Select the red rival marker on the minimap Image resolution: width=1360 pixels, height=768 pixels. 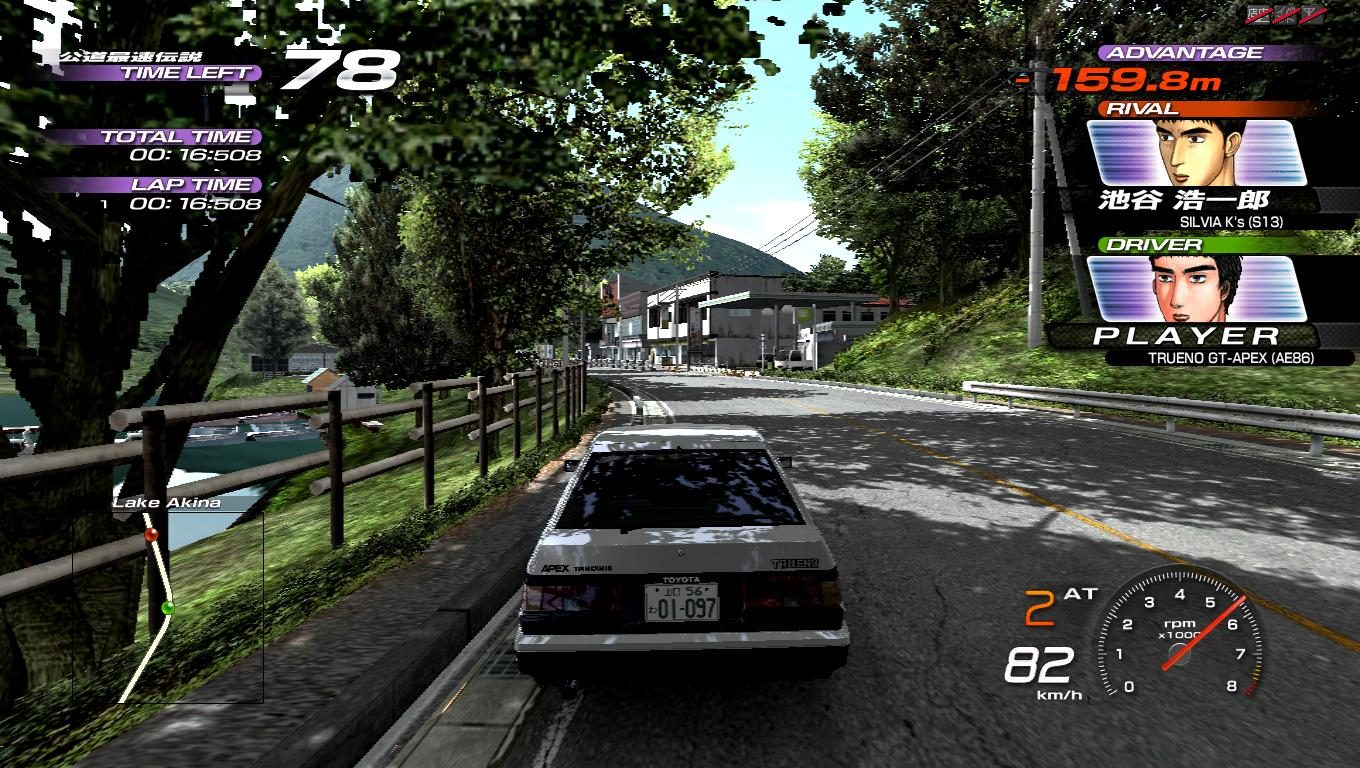pyautogui.click(x=152, y=535)
